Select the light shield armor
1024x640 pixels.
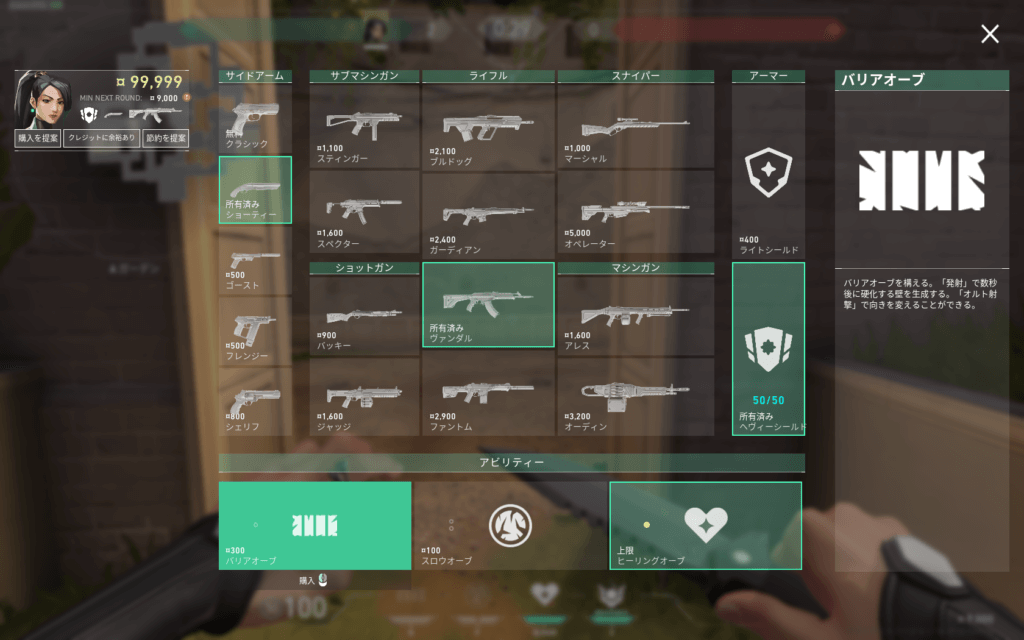(768, 172)
